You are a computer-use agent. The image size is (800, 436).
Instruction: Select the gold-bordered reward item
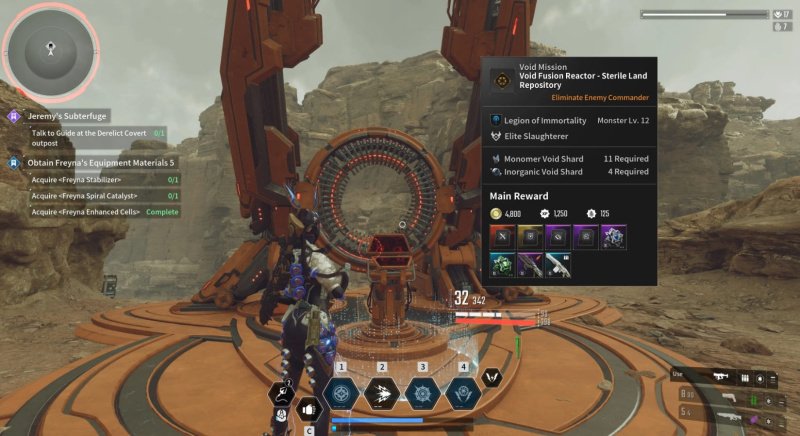coord(529,236)
